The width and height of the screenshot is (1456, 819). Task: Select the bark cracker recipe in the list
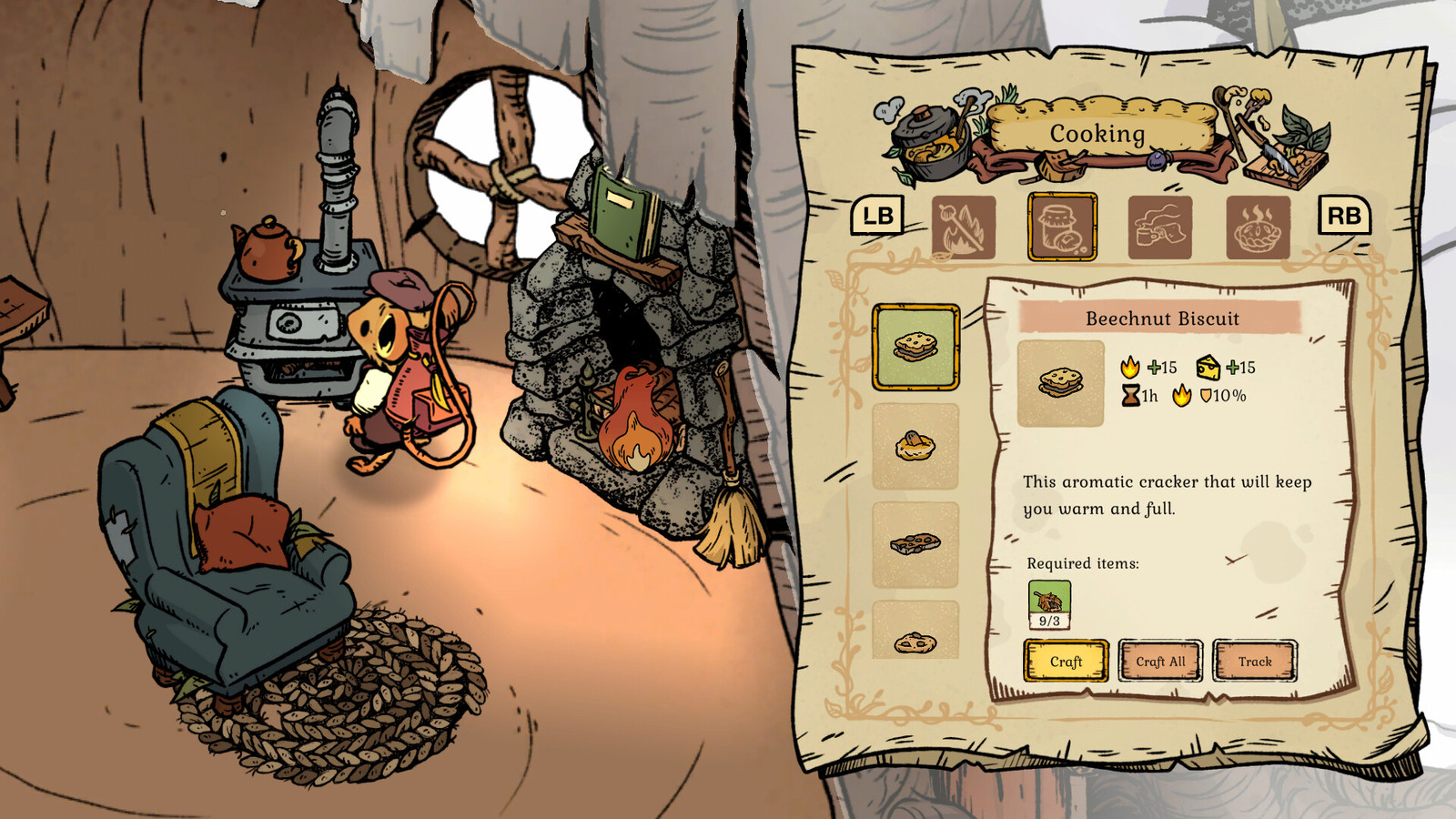(915, 543)
